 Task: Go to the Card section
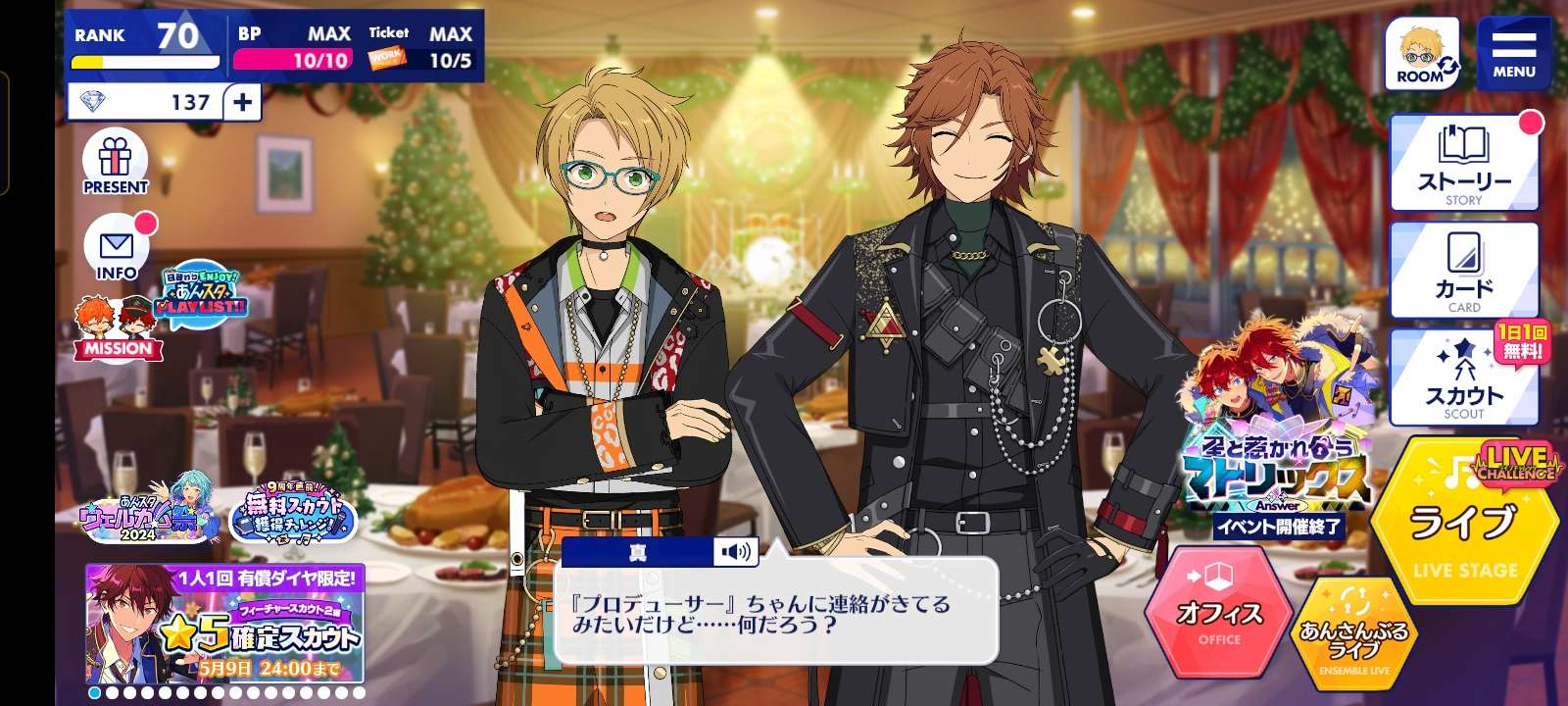pyautogui.click(x=1464, y=271)
